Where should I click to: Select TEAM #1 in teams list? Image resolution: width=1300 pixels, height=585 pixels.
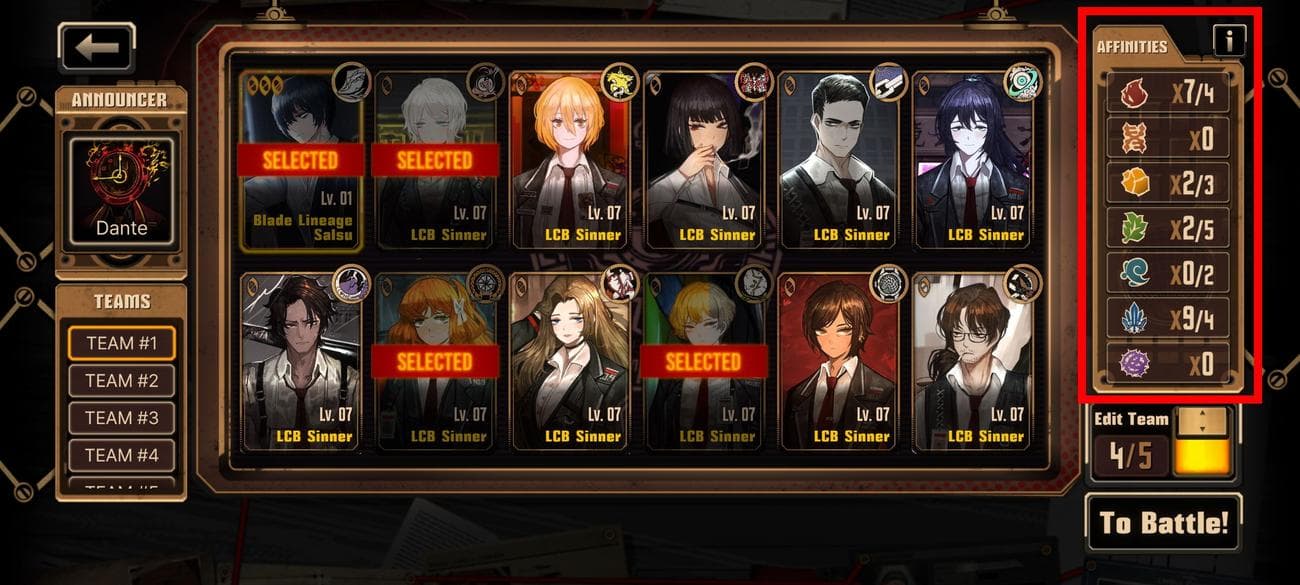pyautogui.click(x=122, y=343)
